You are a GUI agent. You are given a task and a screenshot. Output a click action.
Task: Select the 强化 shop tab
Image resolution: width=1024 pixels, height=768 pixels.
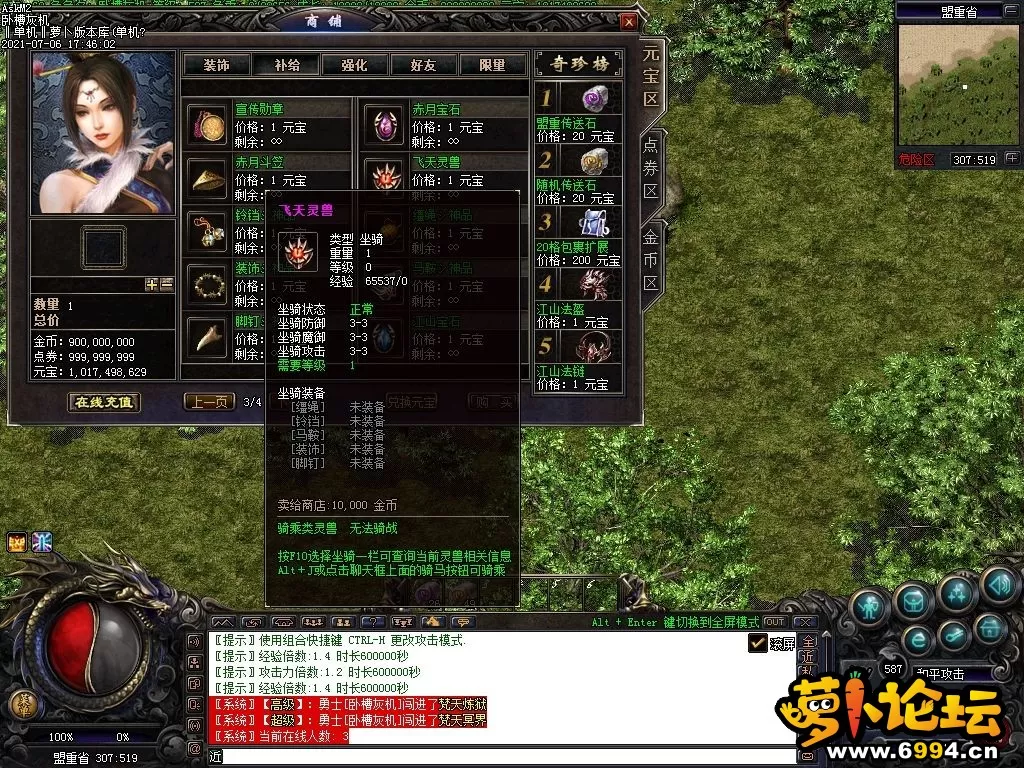(354, 65)
